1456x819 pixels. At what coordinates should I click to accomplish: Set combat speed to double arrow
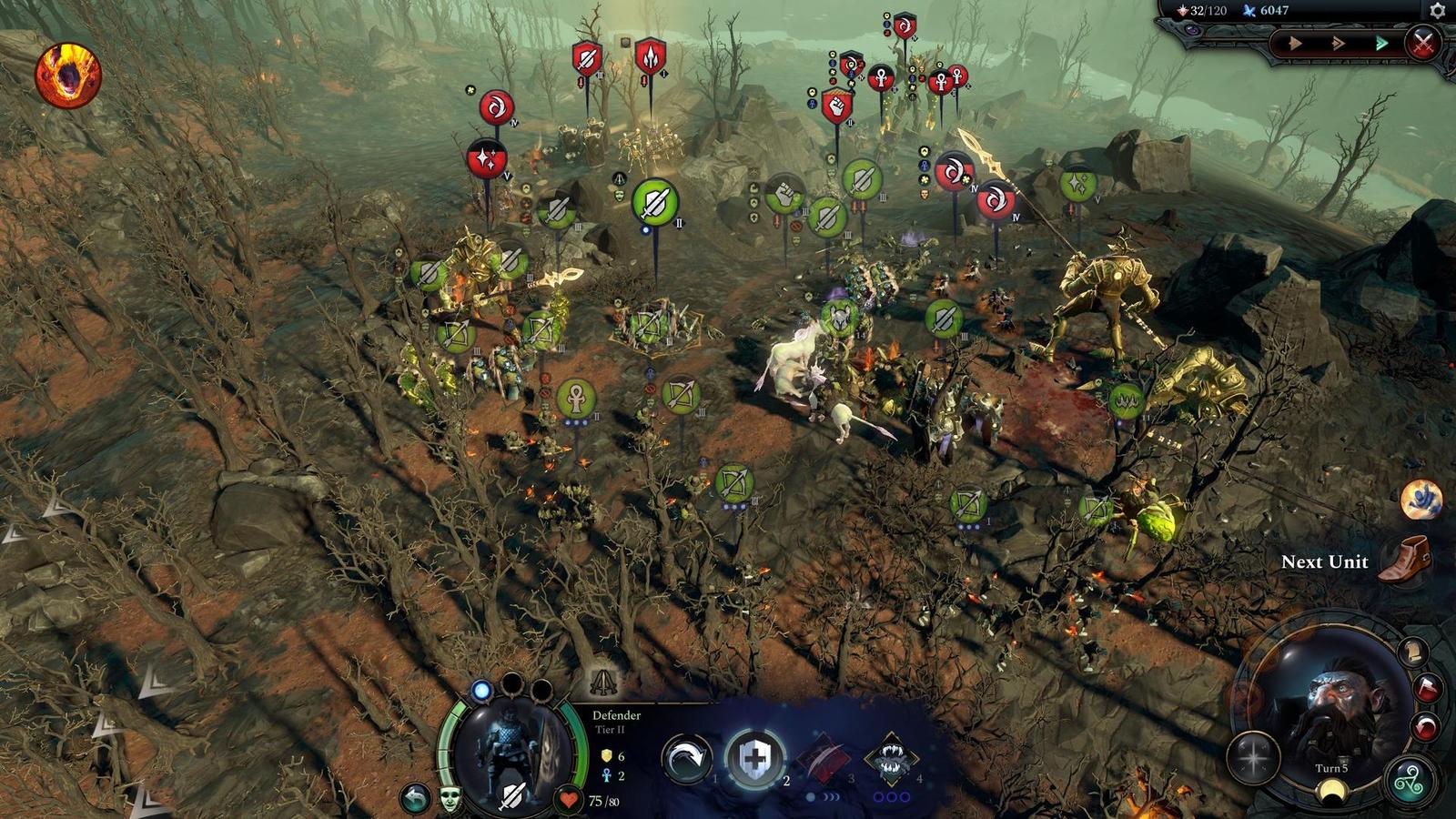pos(1338,43)
